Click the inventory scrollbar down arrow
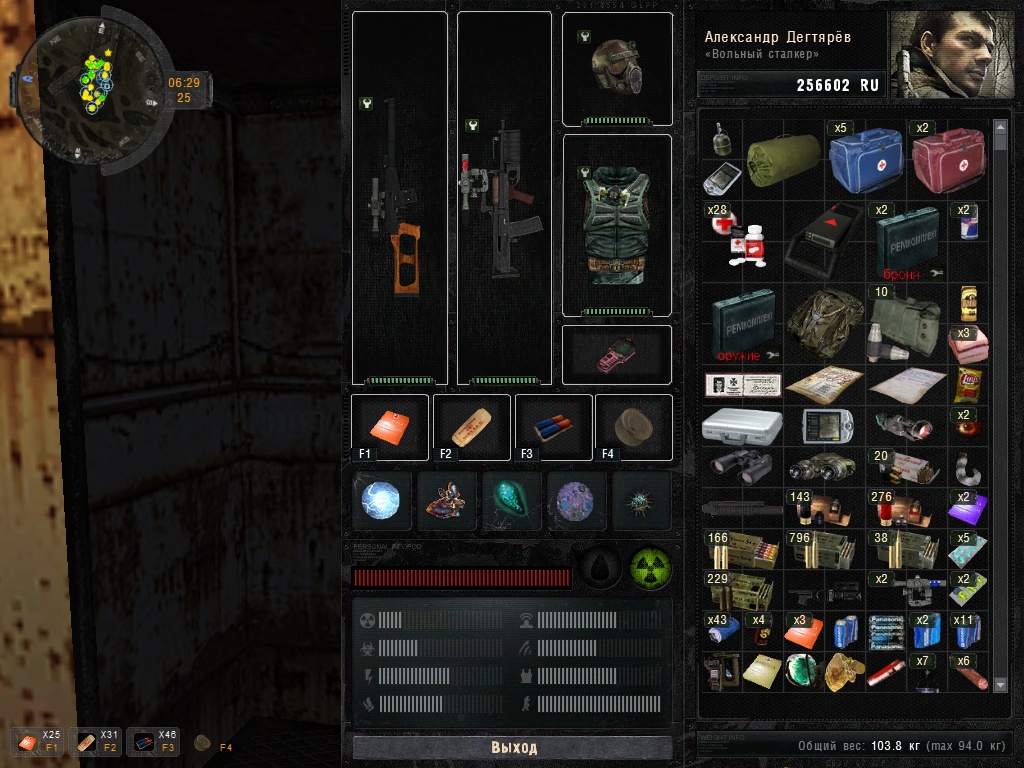This screenshot has width=1024, height=768. pyautogui.click(x=1001, y=684)
